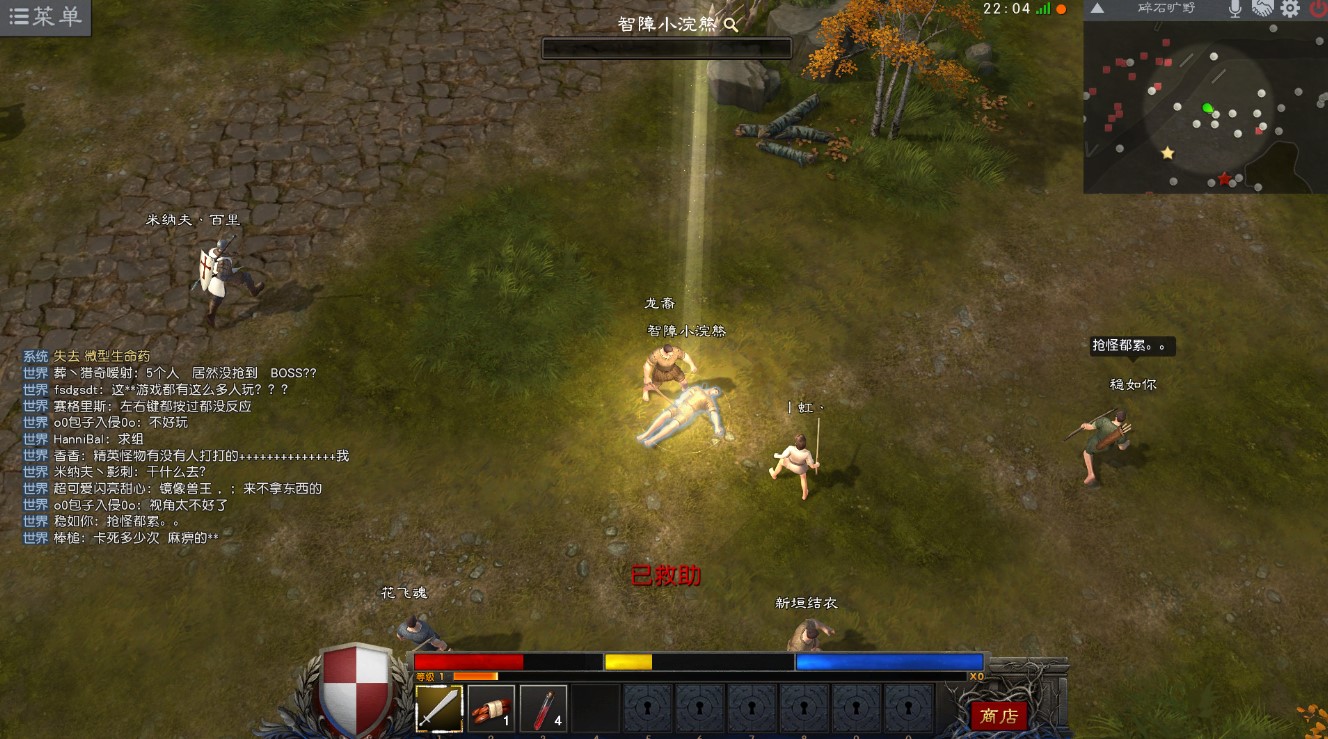Click the orange recording indicator dot
This screenshot has height=739, width=1328.
click(x=1061, y=9)
